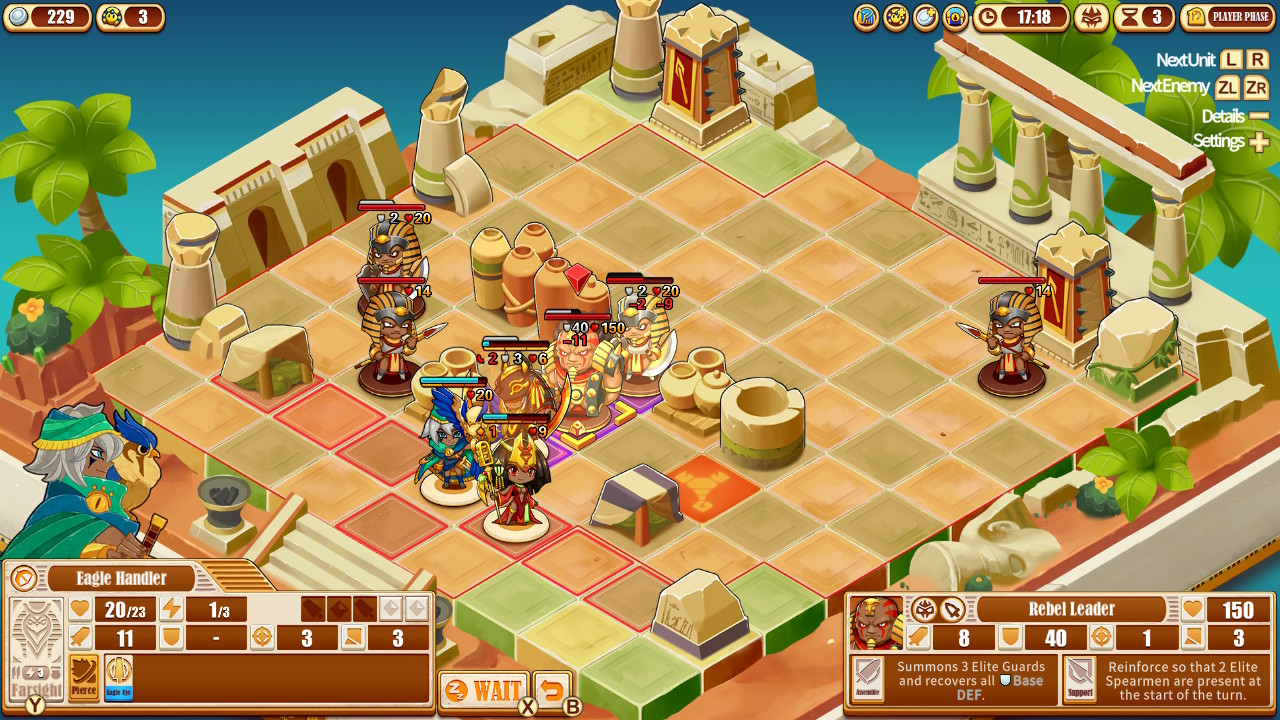Screen dimensions: 1280x720
Task: Select the Pierce skill icon on Eagle Handler
Action: (84, 674)
